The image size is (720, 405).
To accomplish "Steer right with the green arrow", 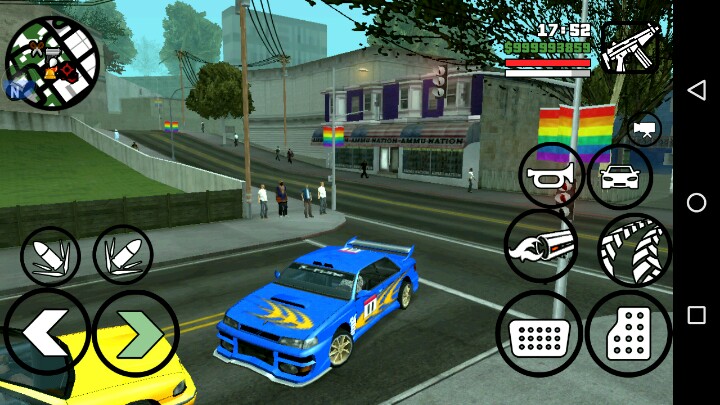I will tap(135, 333).
